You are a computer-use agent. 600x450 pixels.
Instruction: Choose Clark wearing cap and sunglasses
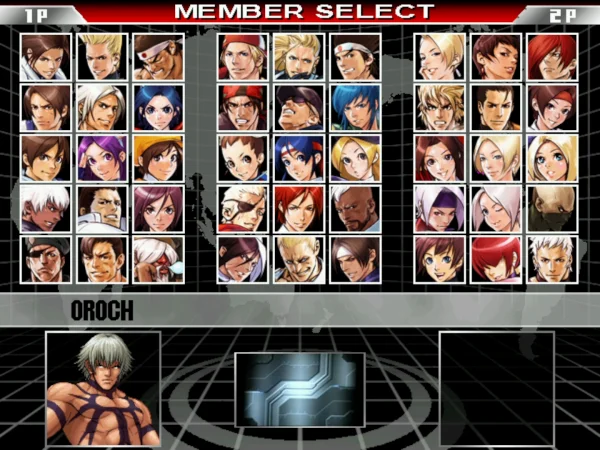click(298, 106)
